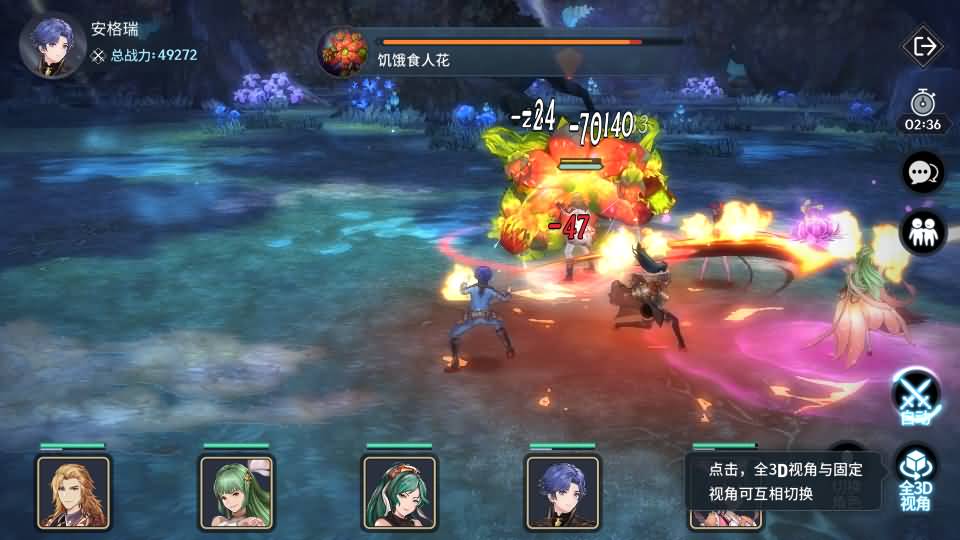Select the light-green-haired girl portrait
This screenshot has height=540, width=960.
pyautogui.click(x=236, y=491)
